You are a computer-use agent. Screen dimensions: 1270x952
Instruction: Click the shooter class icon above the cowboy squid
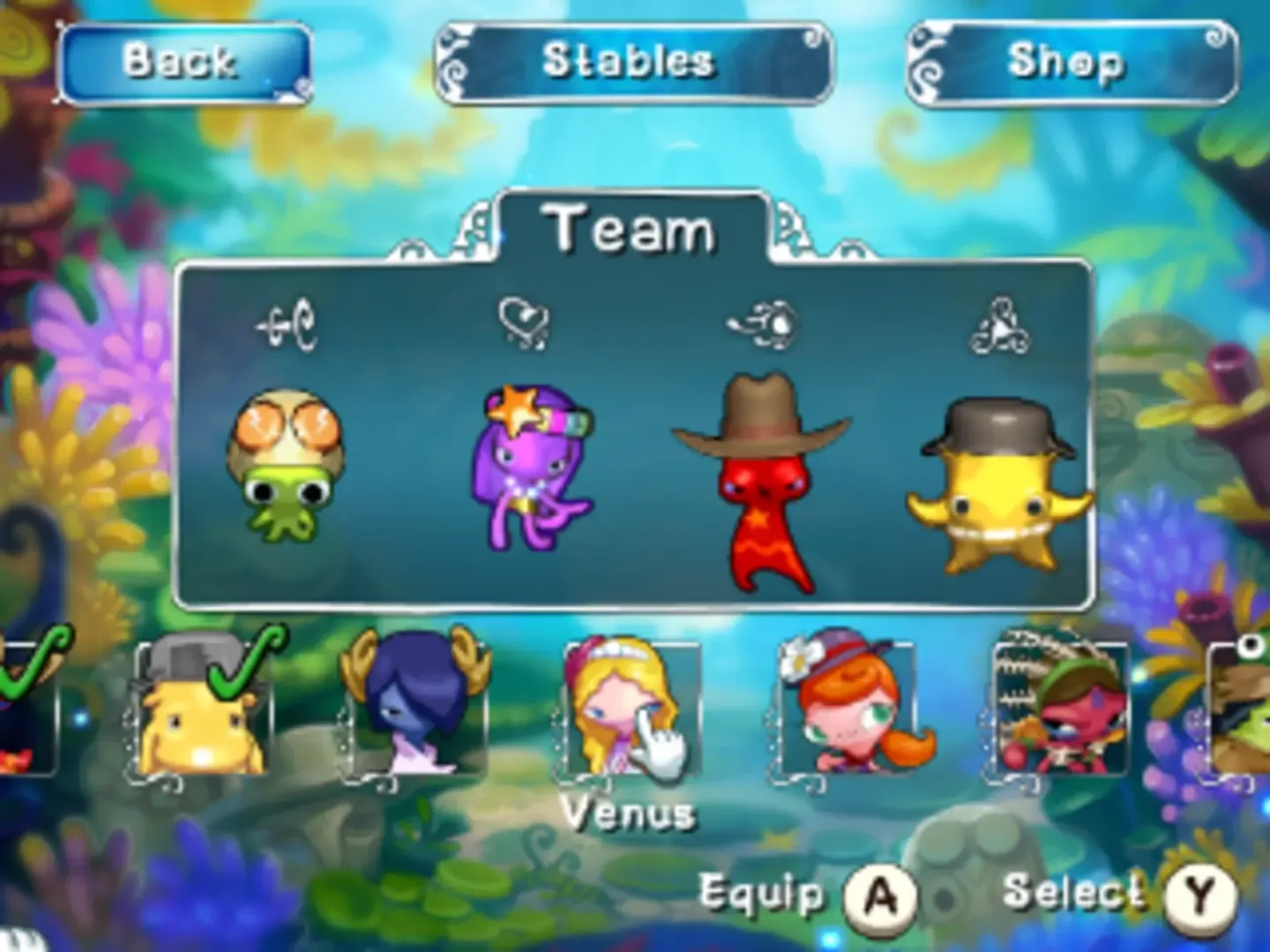(x=765, y=320)
